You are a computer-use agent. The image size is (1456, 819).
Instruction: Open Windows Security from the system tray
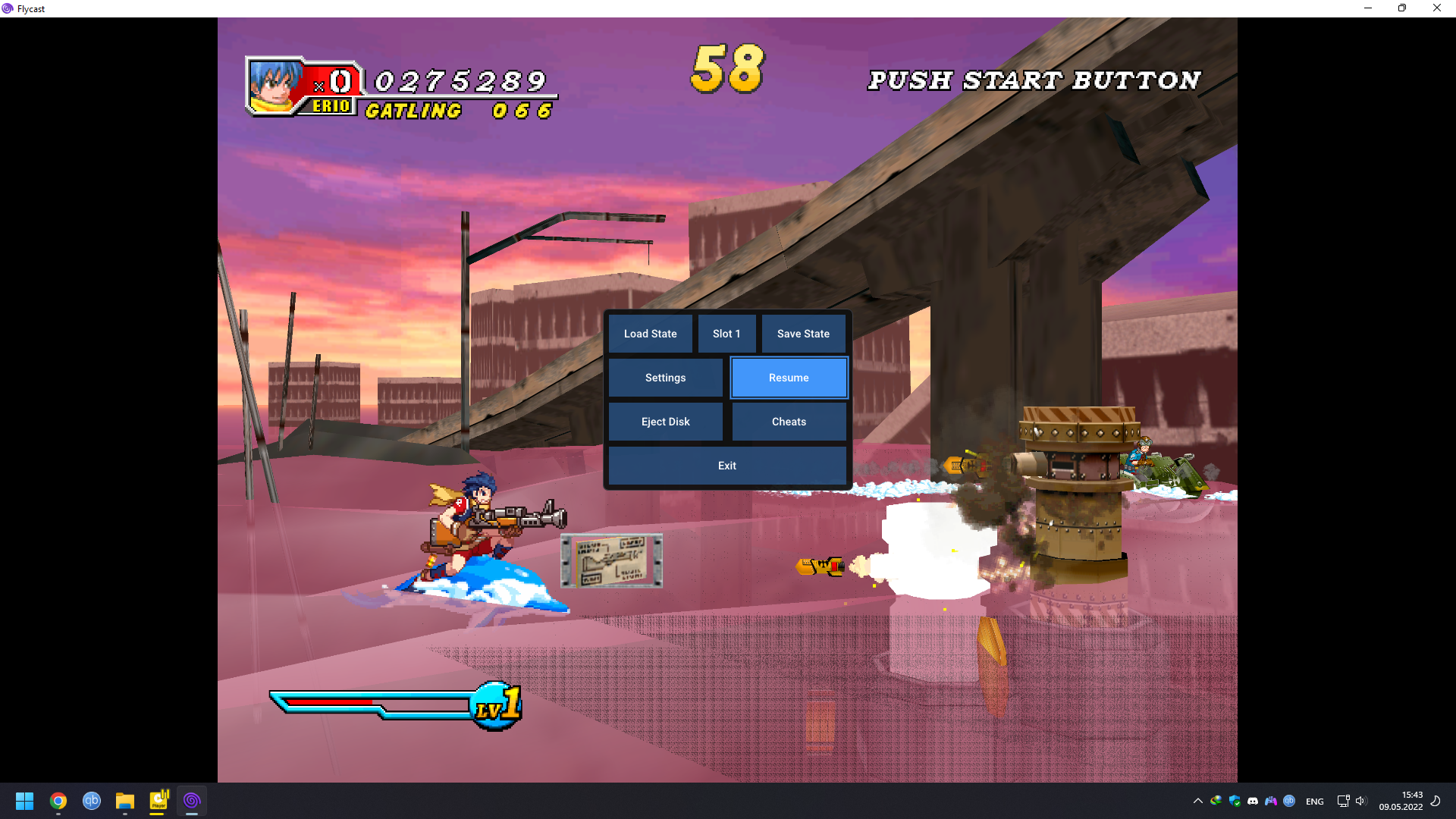click(1236, 801)
